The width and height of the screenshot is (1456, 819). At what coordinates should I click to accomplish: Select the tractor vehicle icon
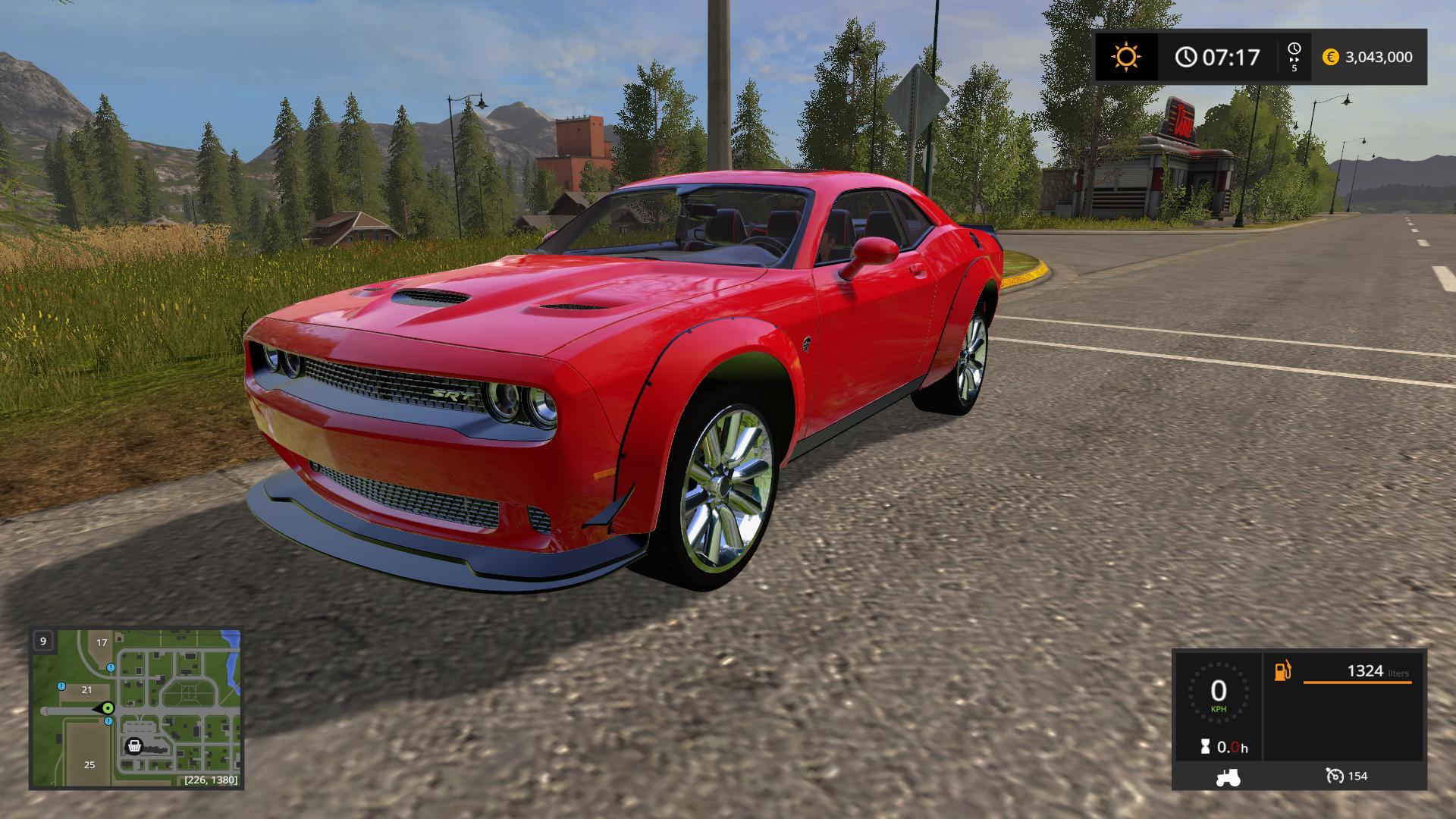coord(1228,776)
